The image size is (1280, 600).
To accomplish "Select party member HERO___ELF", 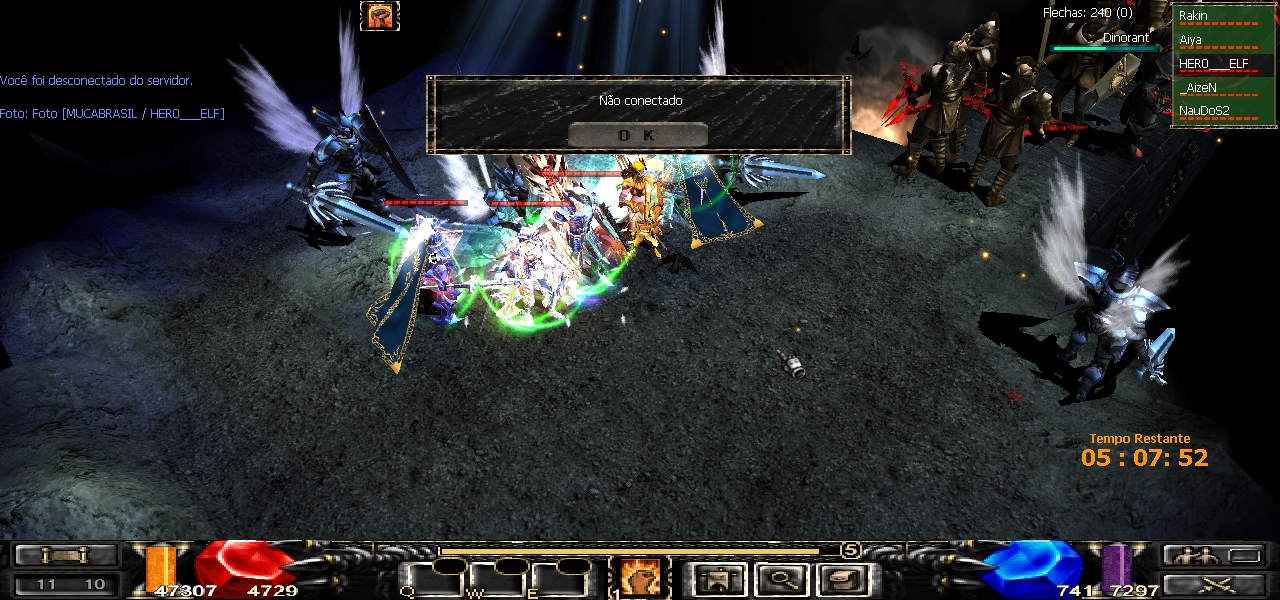I will (x=1216, y=64).
